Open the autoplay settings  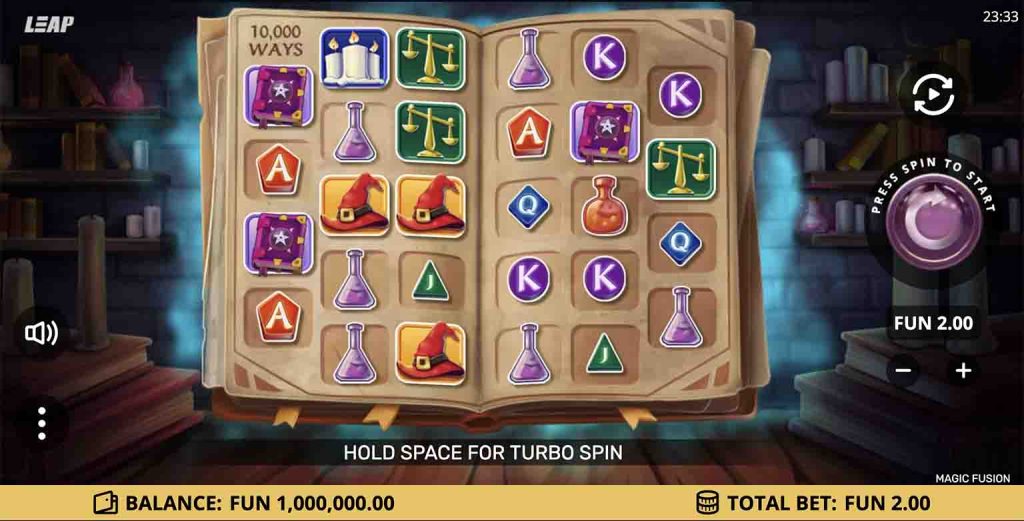(933, 95)
